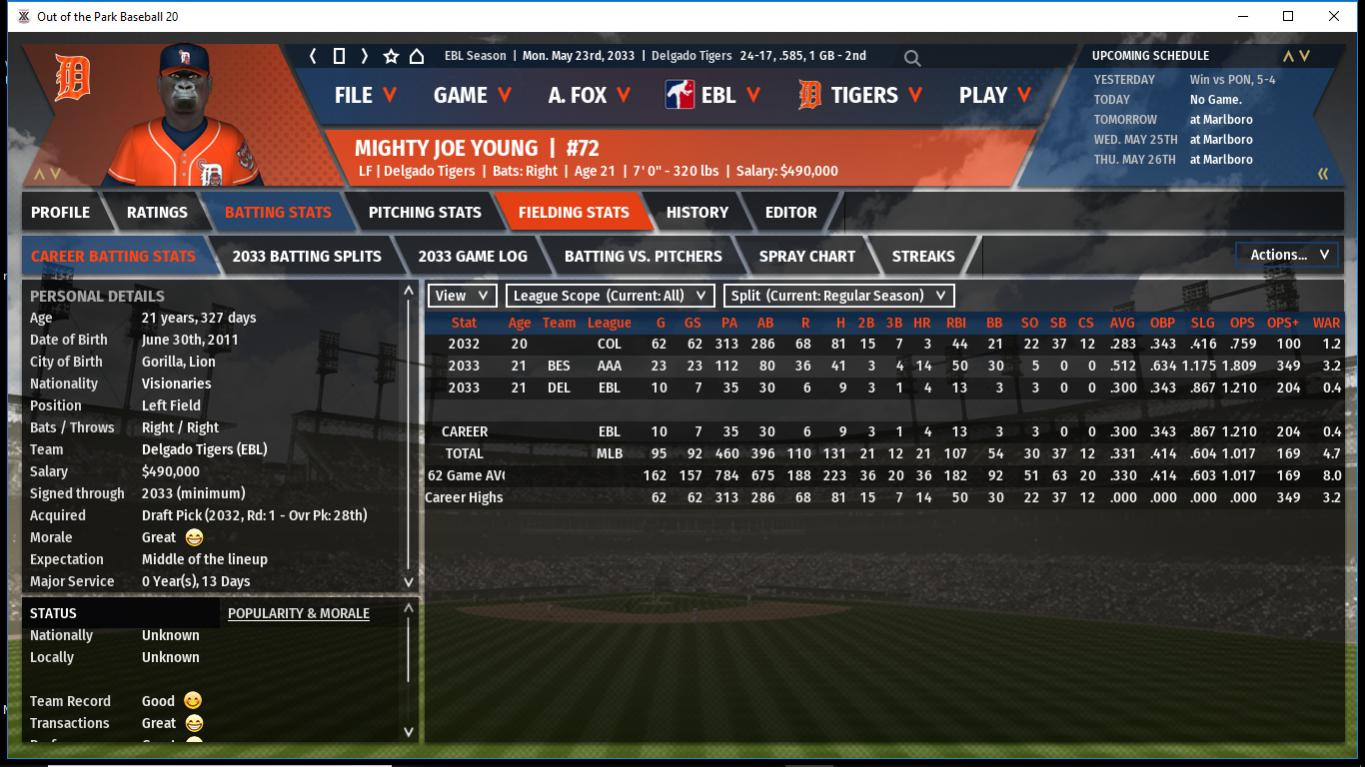
Task: Show the 2033 GAME LOG
Action: click(x=472, y=256)
